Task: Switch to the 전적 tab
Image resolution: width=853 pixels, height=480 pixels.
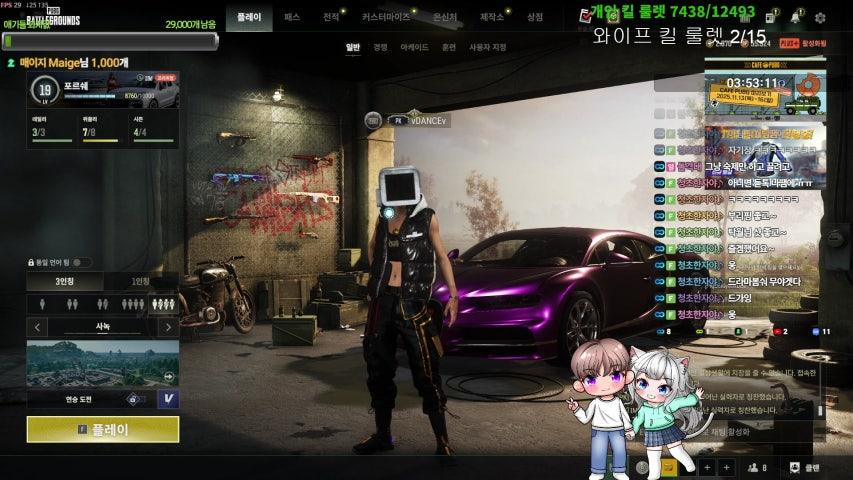Action: [x=331, y=17]
